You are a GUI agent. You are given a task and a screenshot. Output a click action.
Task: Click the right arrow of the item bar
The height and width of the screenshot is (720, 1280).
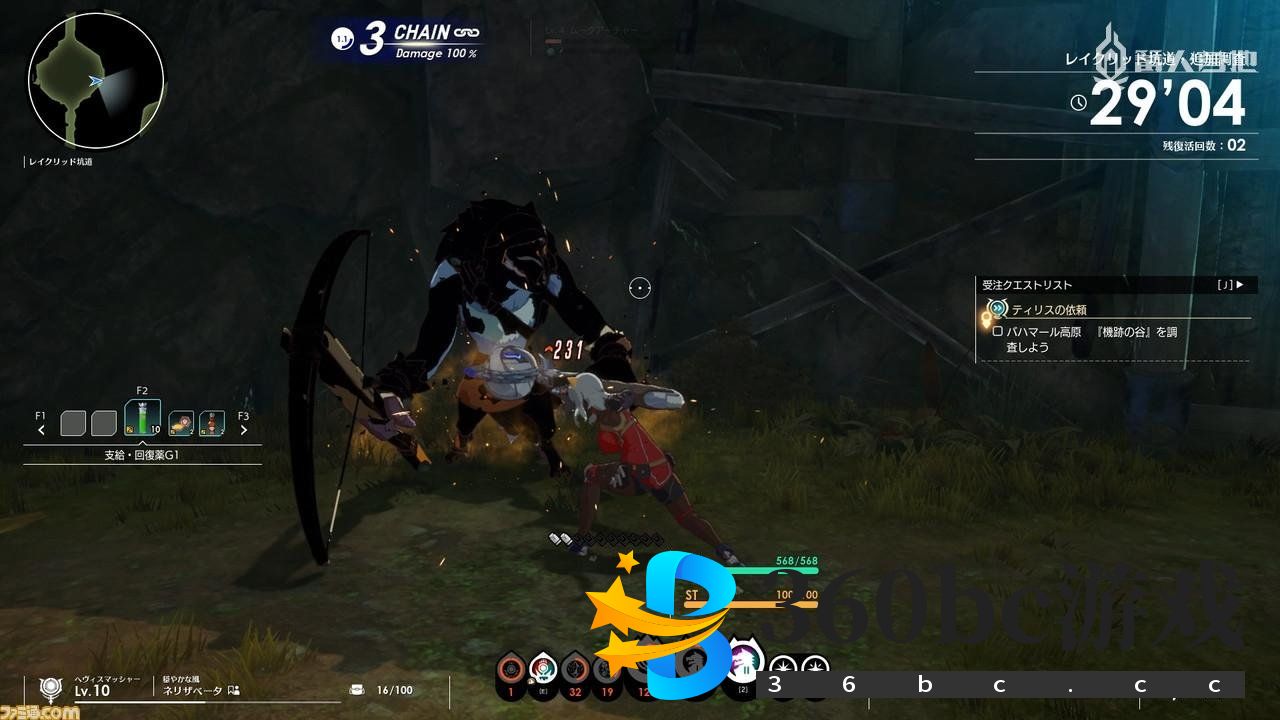(x=243, y=430)
